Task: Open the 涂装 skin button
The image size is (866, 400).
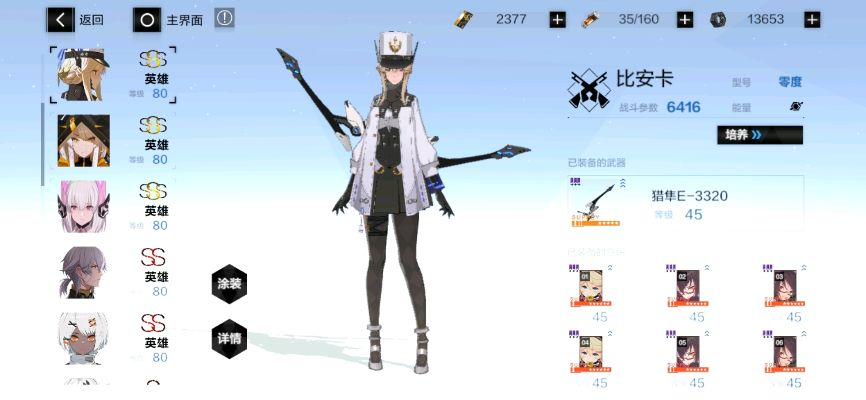Action: click(229, 284)
